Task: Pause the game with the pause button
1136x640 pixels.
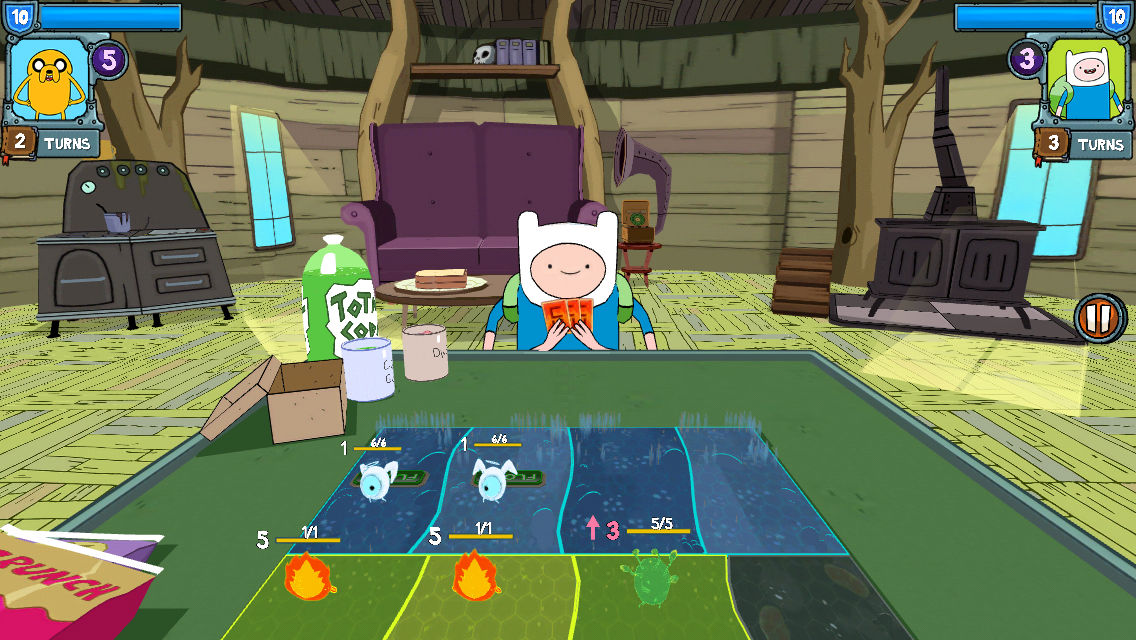Action: (x=1099, y=319)
